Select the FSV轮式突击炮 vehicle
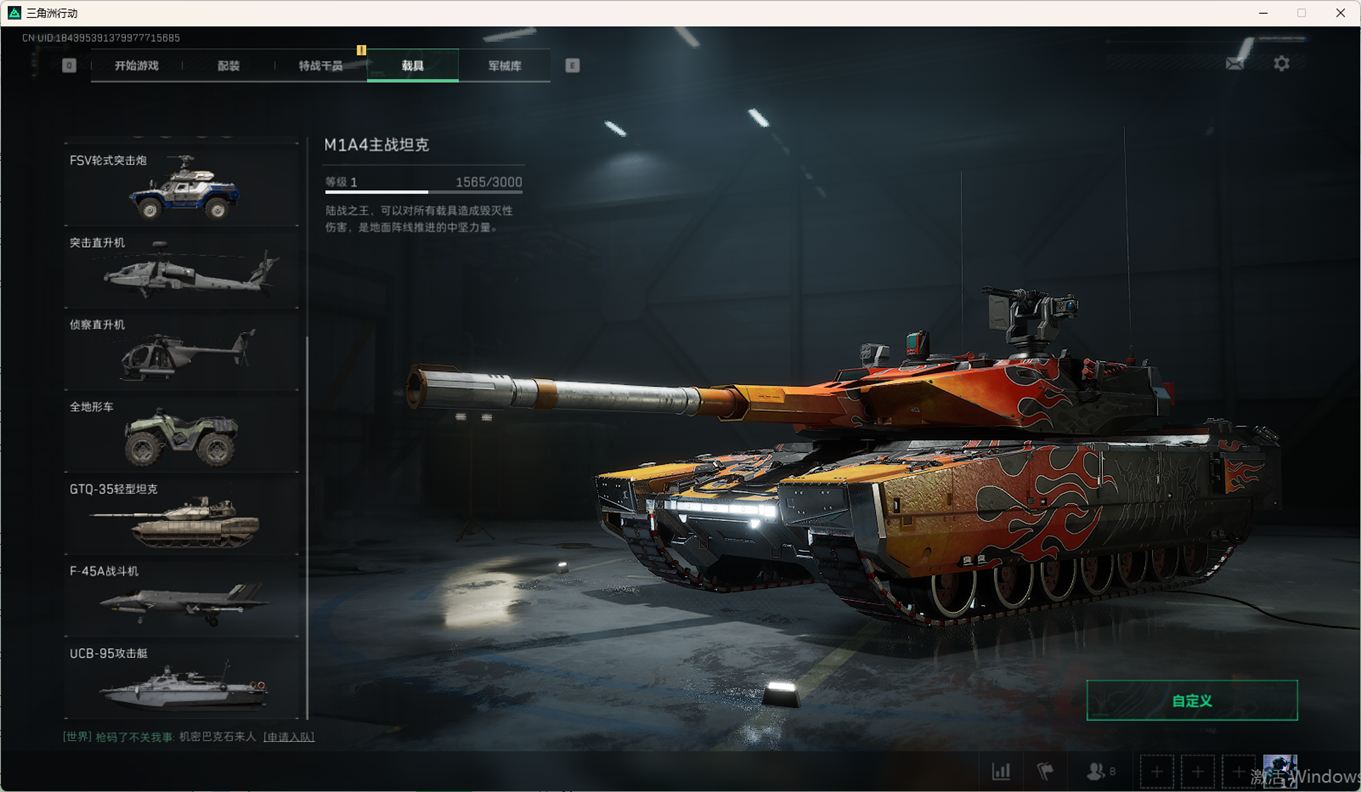 point(182,185)
